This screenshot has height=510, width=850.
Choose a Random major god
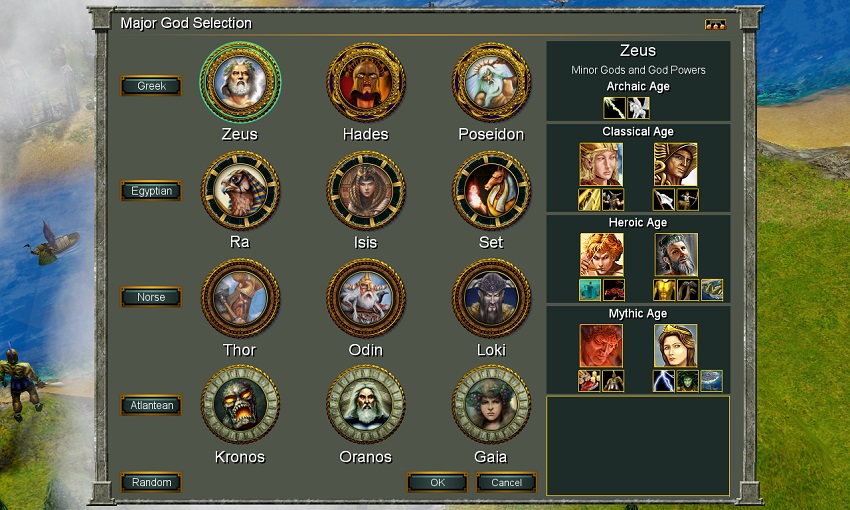click(151, 482)
